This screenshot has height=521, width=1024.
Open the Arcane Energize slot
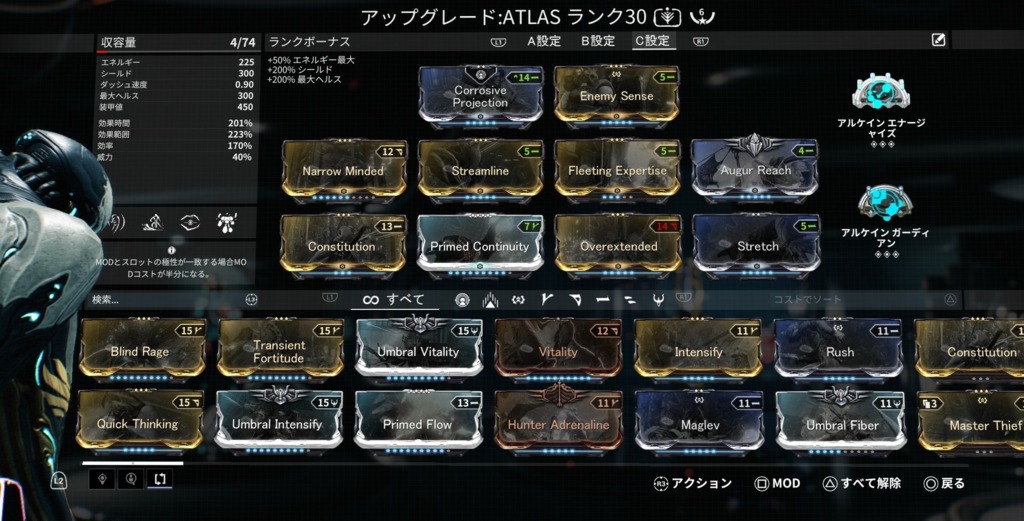coord(880,93)
